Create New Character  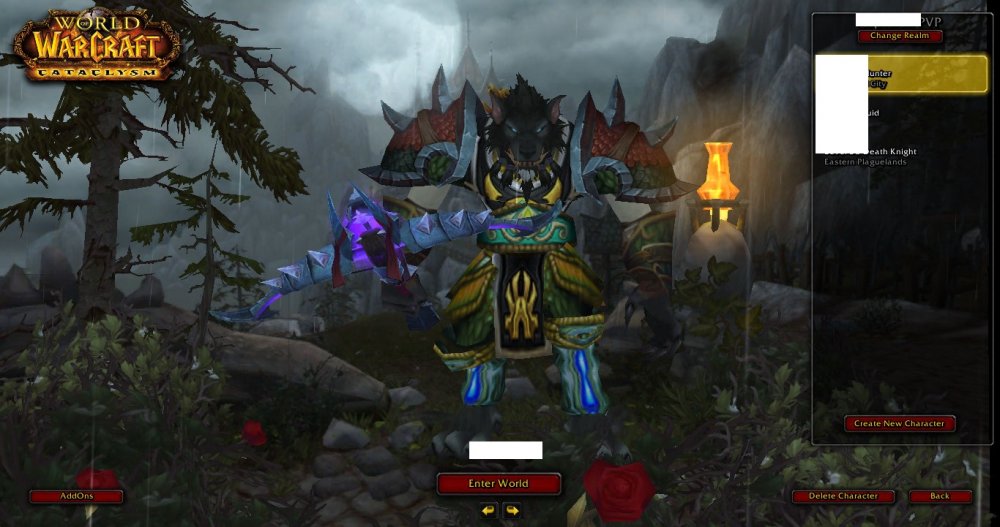pos(899,423)
